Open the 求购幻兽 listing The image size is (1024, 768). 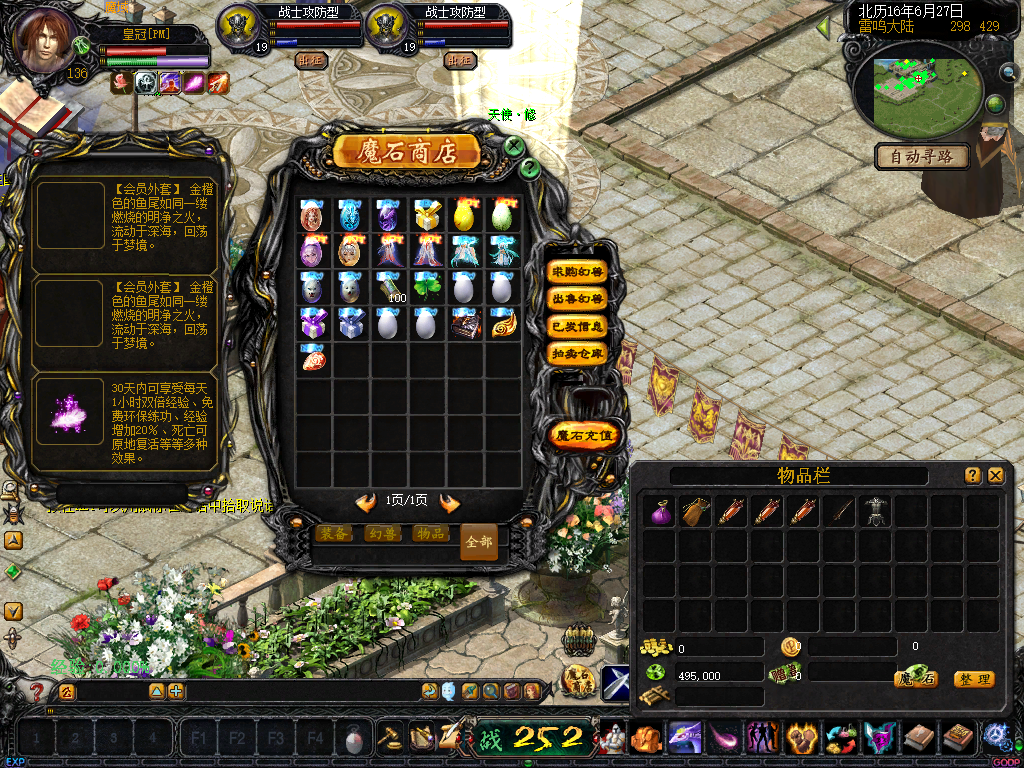pyautogui.click(x=578, y=272)
